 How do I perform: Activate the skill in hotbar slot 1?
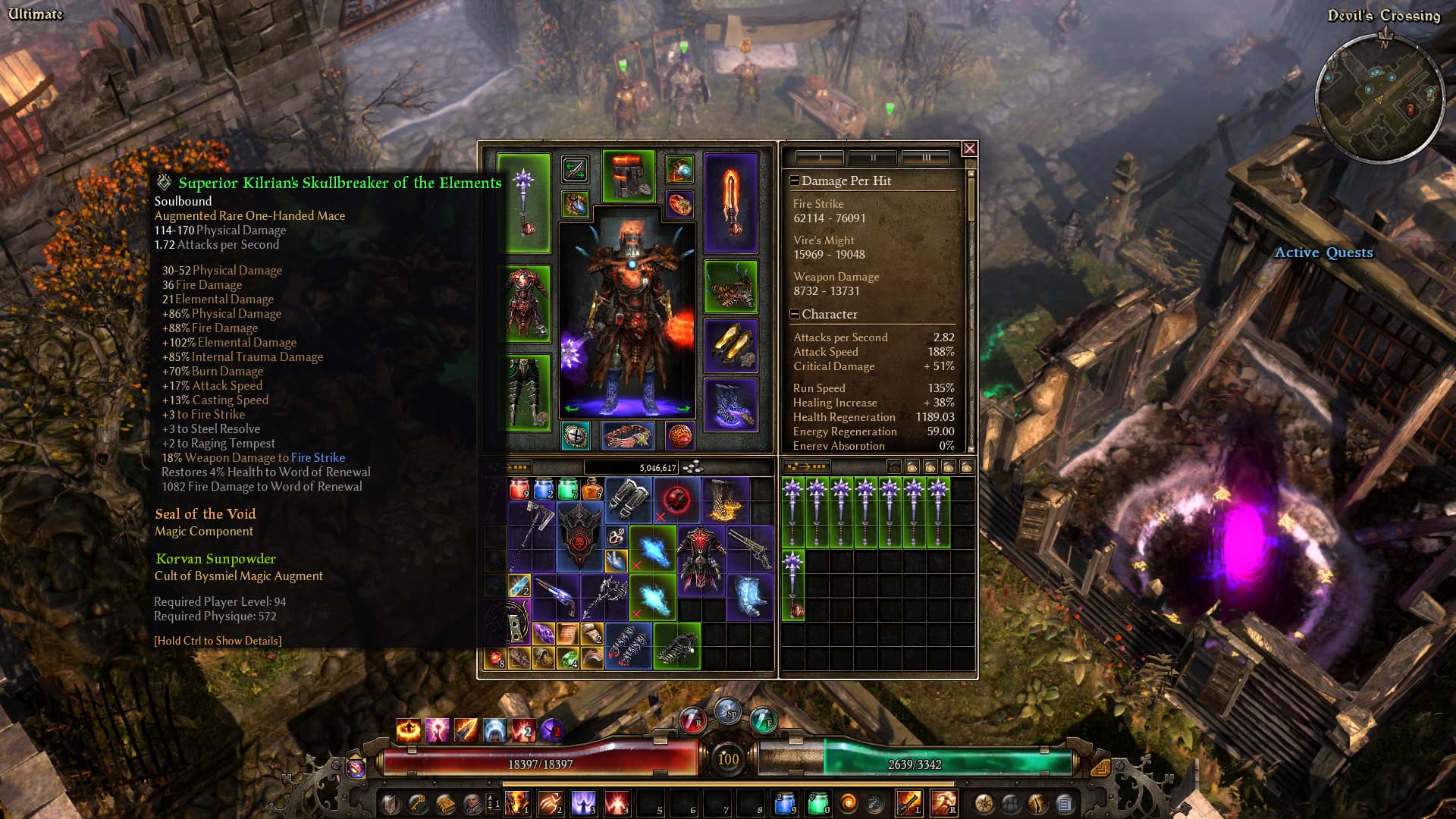coord(517,802)
